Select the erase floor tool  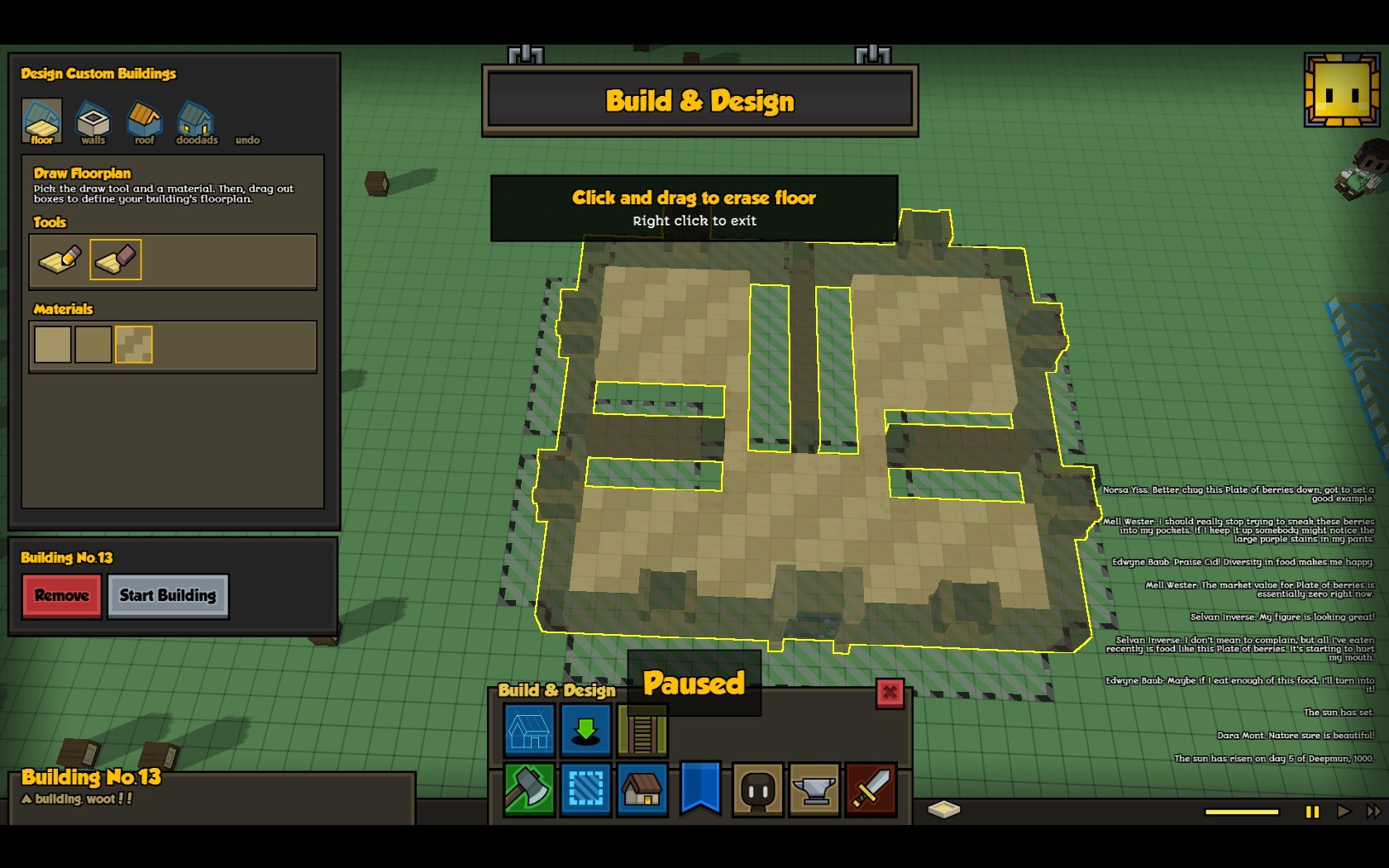coord(116,260)
